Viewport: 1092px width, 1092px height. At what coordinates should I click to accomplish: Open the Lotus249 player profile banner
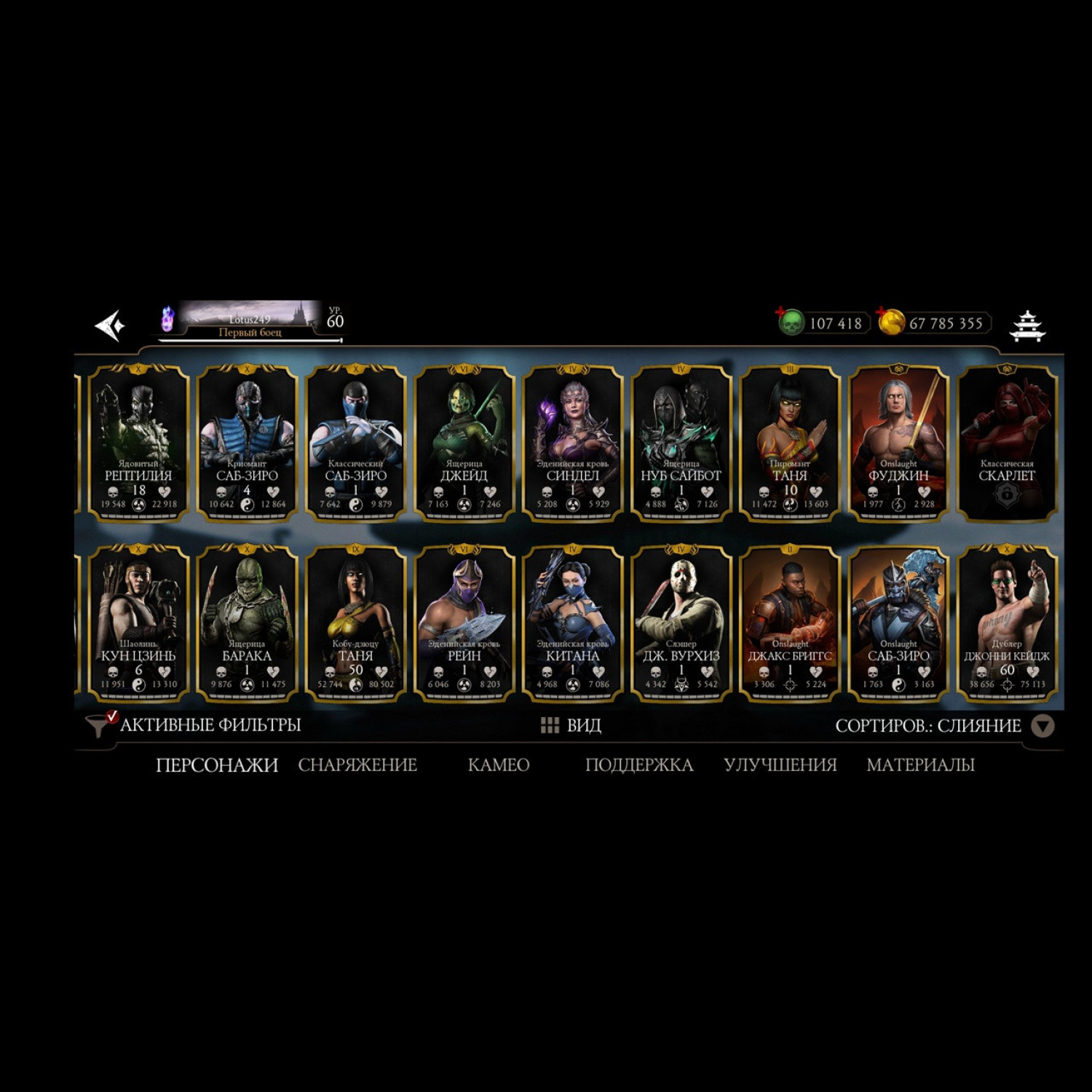point(249,320)
